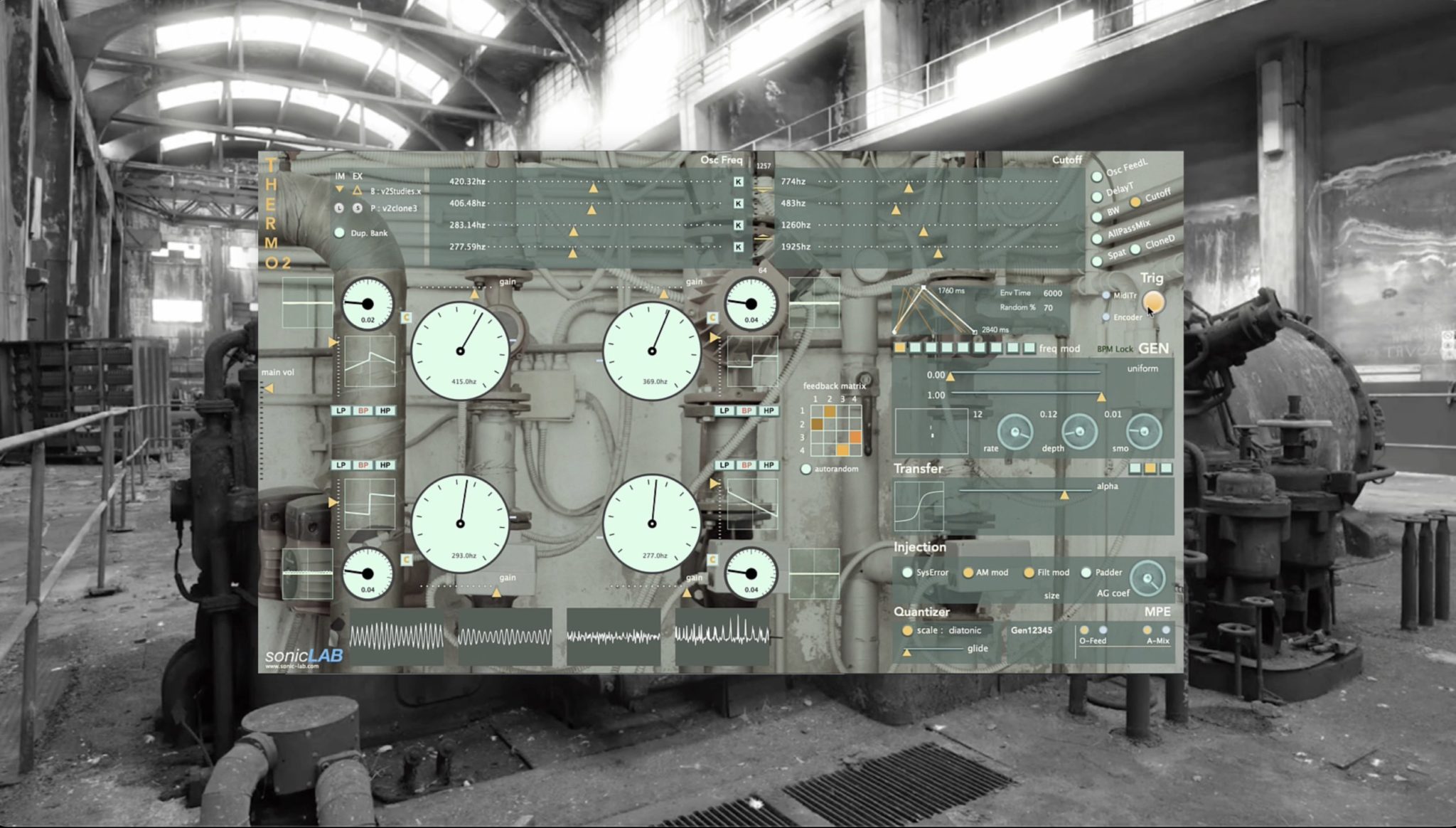Select the Spat modulation target

[x=1096, y=260]
